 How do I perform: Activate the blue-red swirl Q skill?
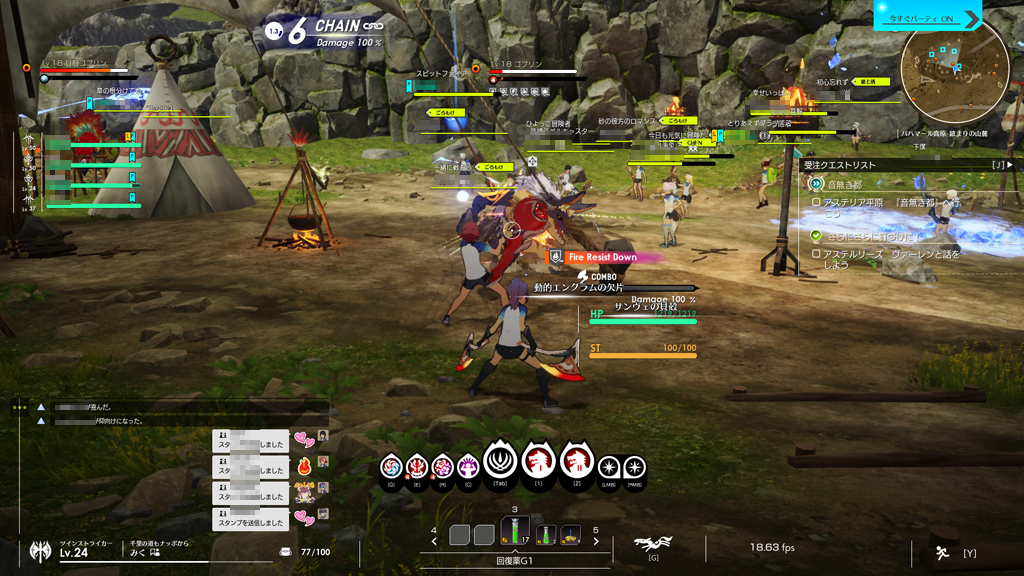coord(392,467)
